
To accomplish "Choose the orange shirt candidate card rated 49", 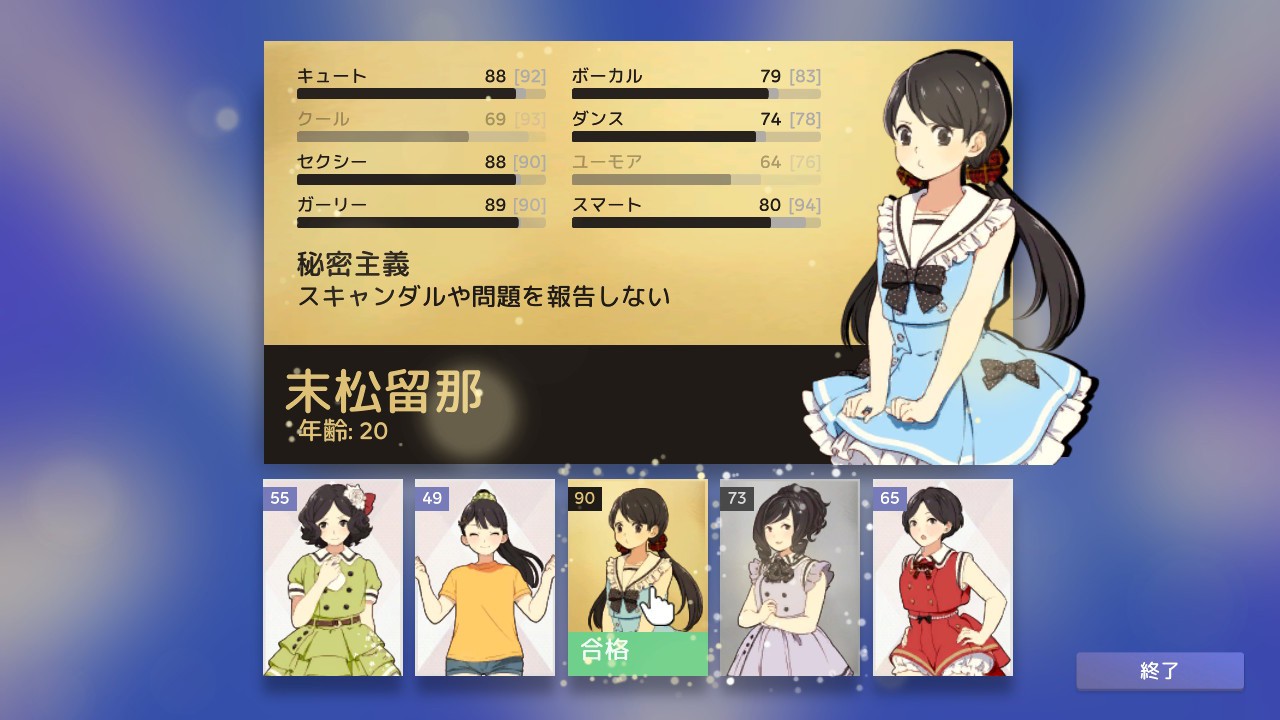I will coord(485,578).
